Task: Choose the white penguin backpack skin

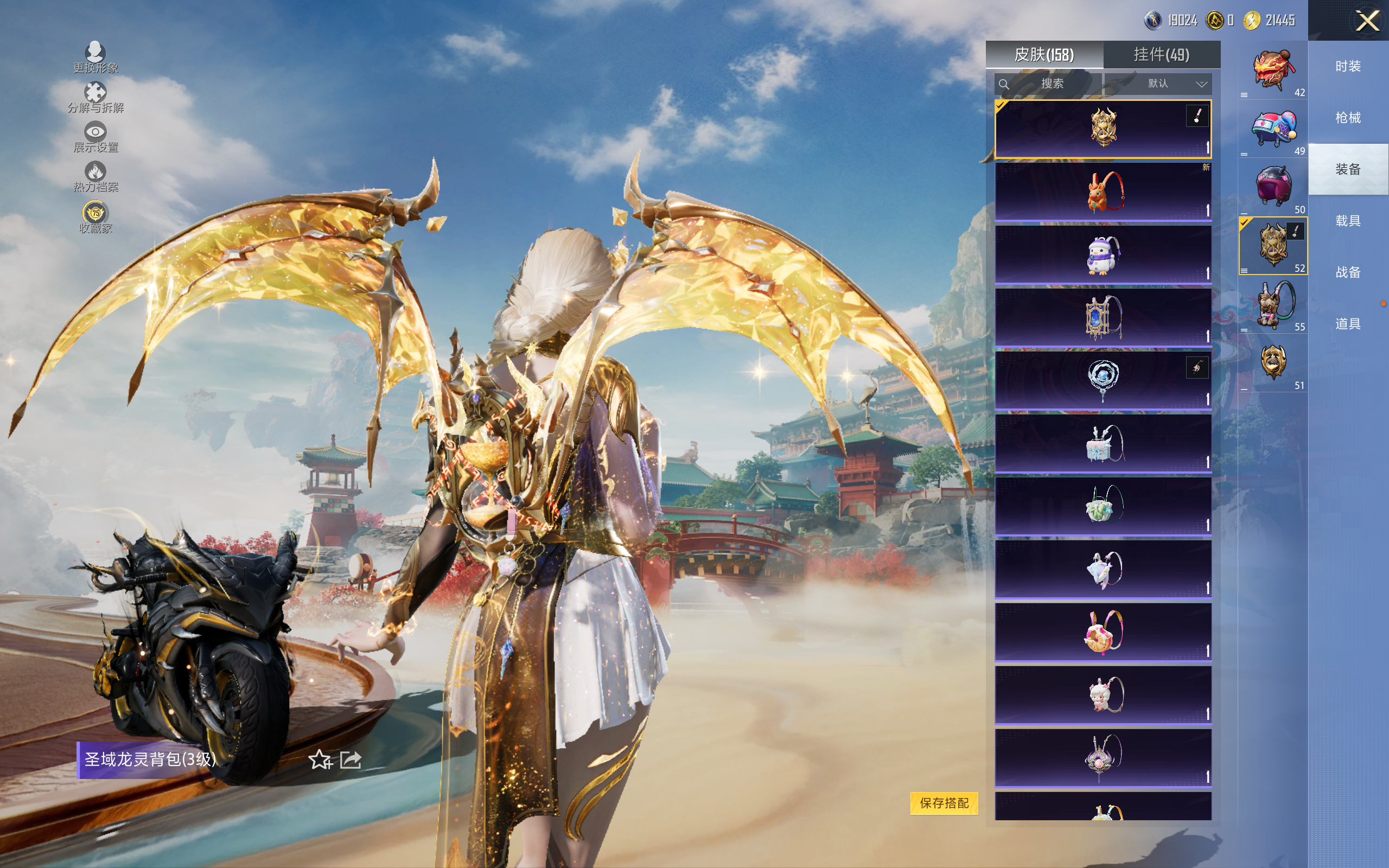Action: click(1103, 255)
